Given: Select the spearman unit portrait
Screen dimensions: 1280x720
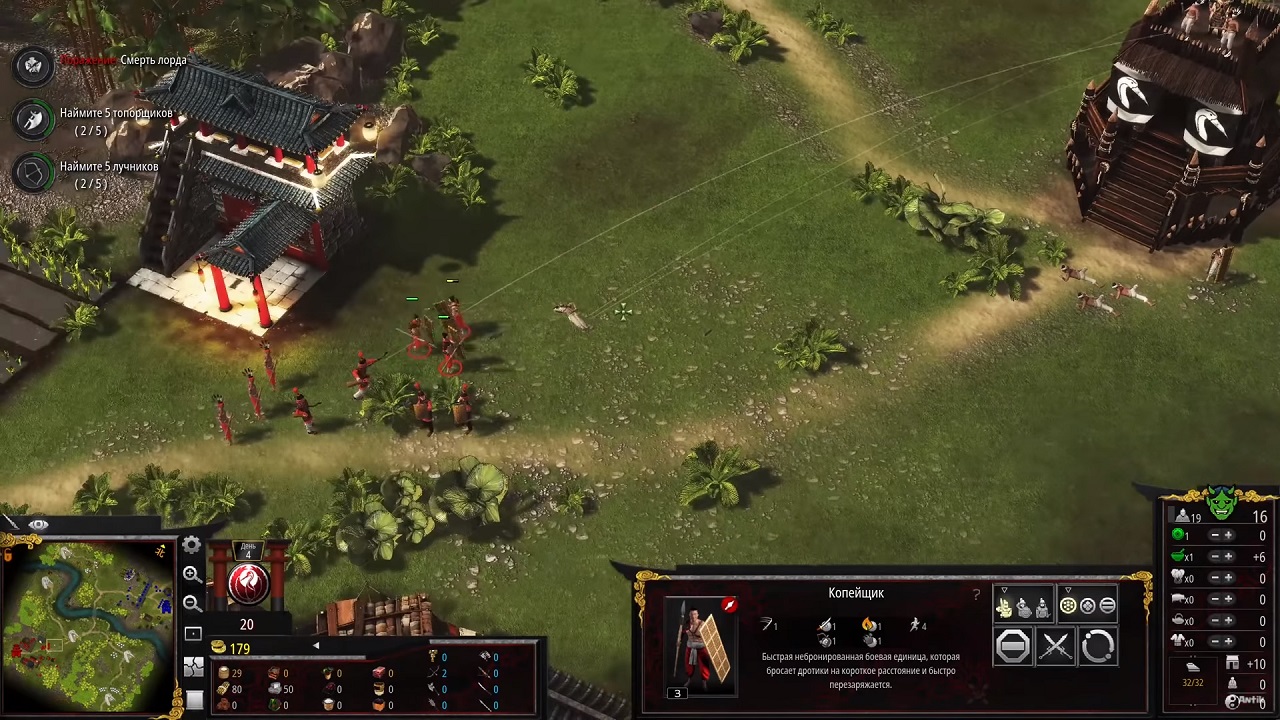Looking at the screenshot, I should tap(699, 645).
